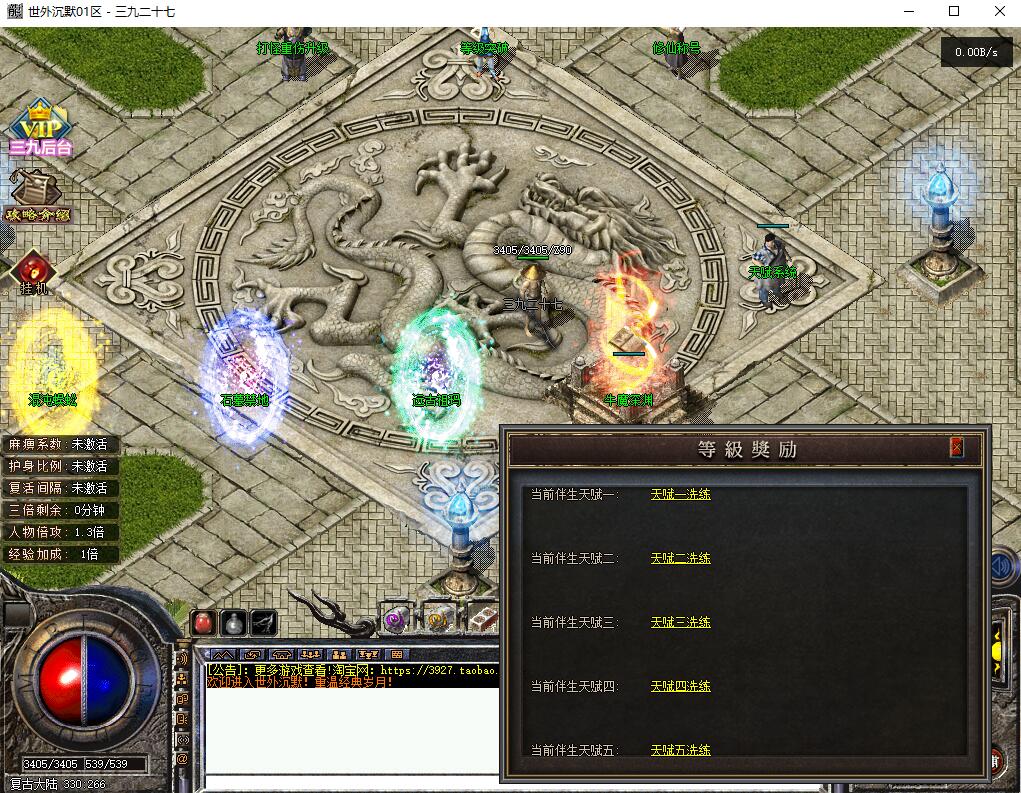The height and width of the screenshot is (793, 1021).
Task: Close the 等級獎励 reward panel
Action: [957, 448]
